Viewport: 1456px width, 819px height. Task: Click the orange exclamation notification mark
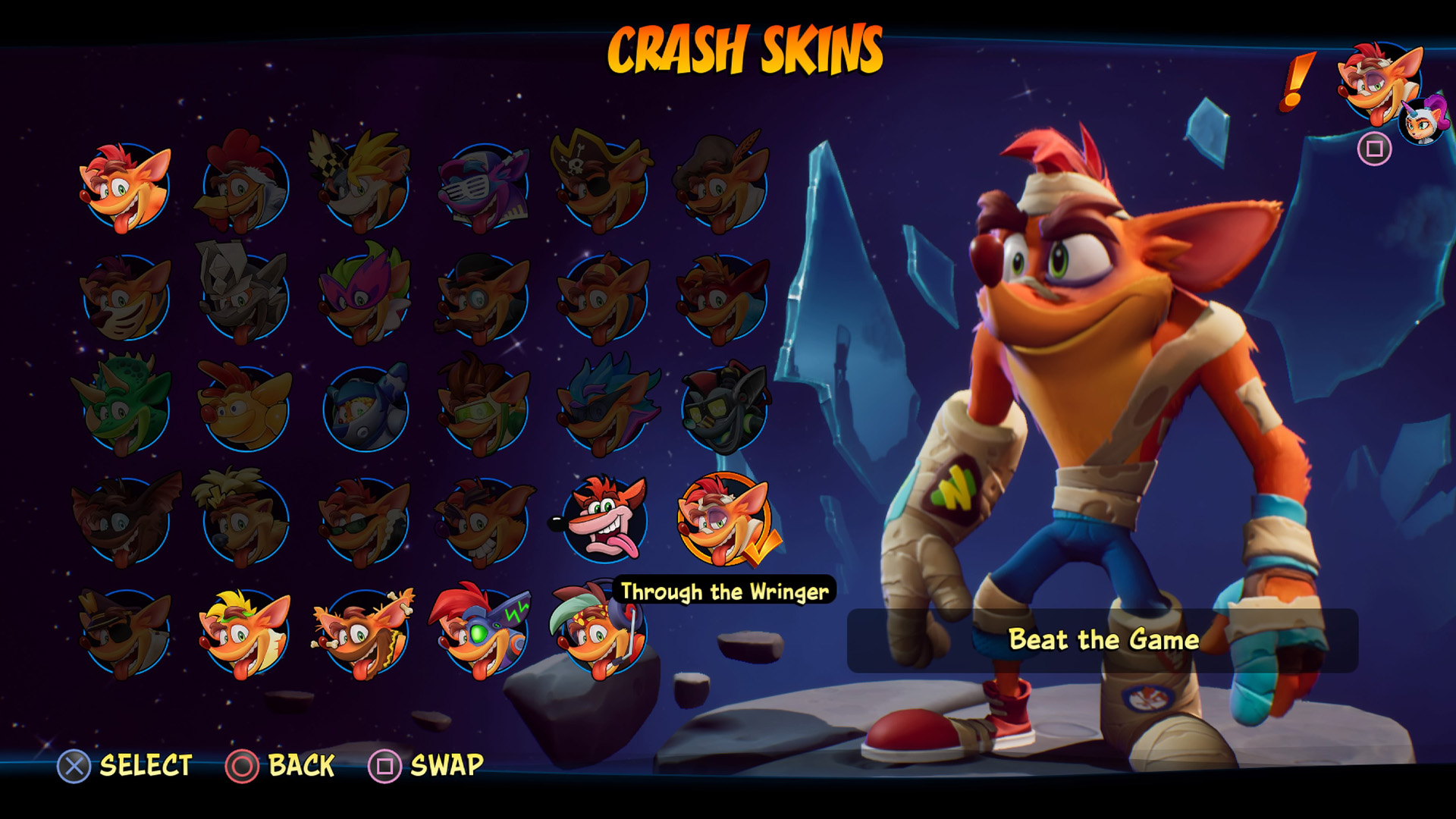(x=1298, y=80)
